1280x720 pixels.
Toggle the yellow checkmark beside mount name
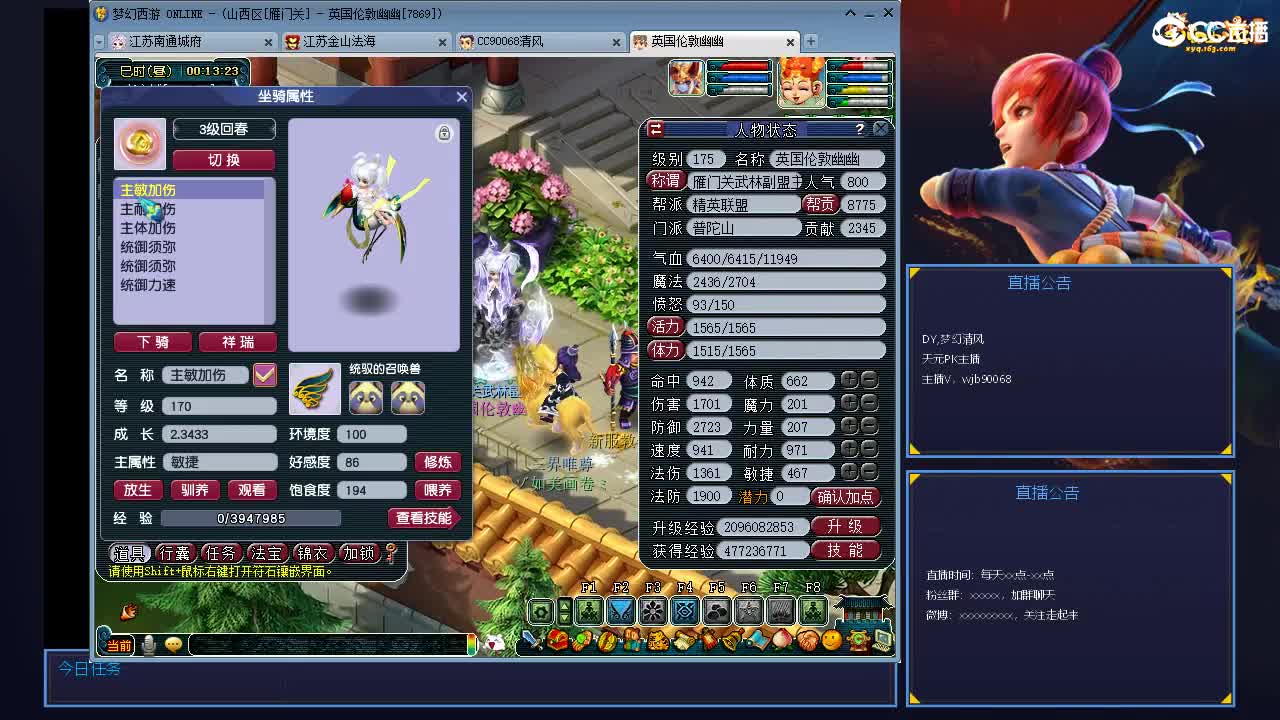[x=264, y=375]
